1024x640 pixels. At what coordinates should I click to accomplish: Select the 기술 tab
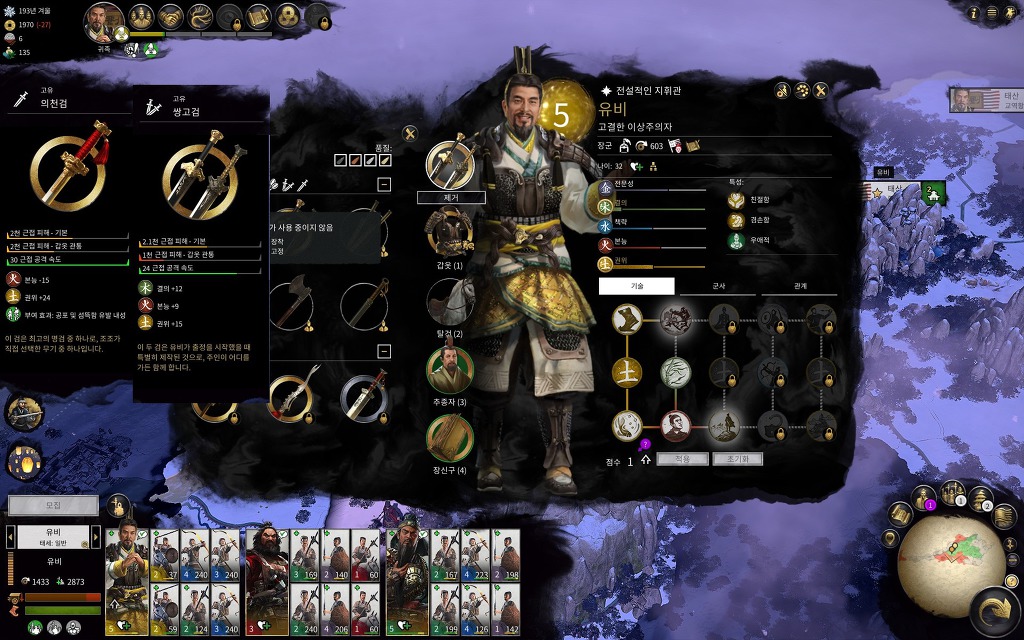637,286
